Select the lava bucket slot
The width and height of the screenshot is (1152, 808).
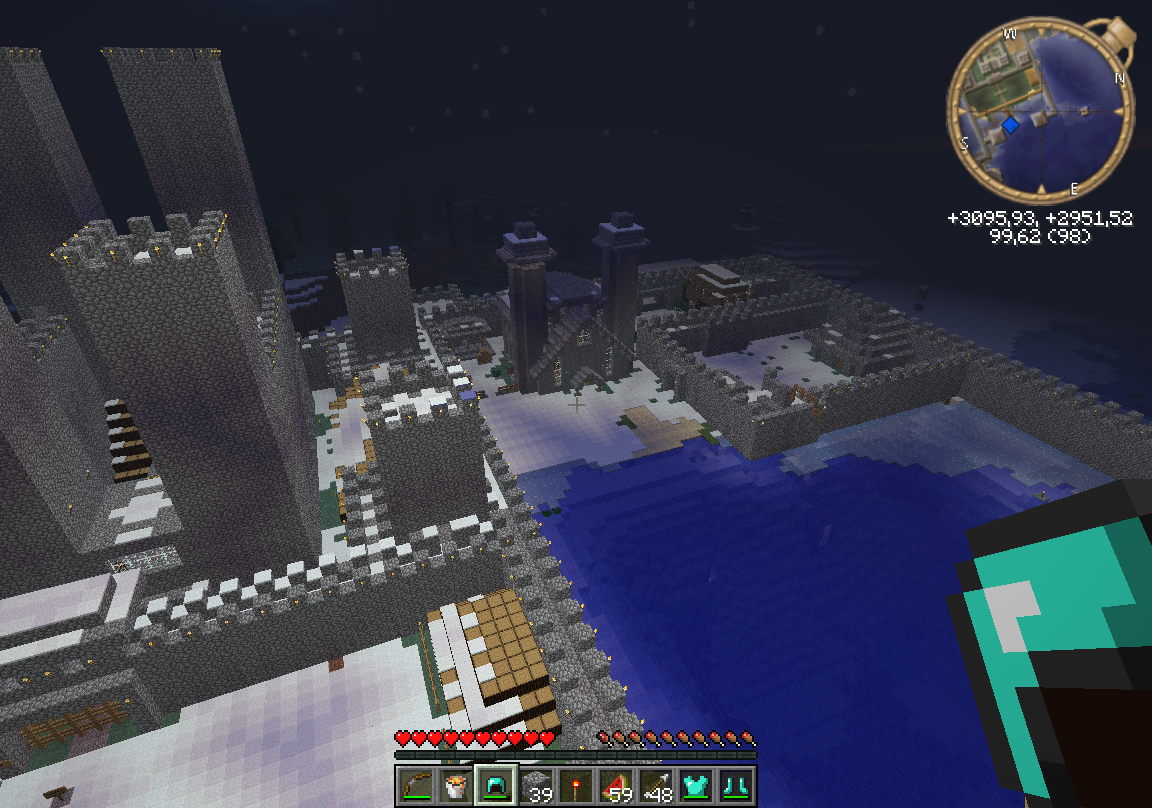coord(455,786)
